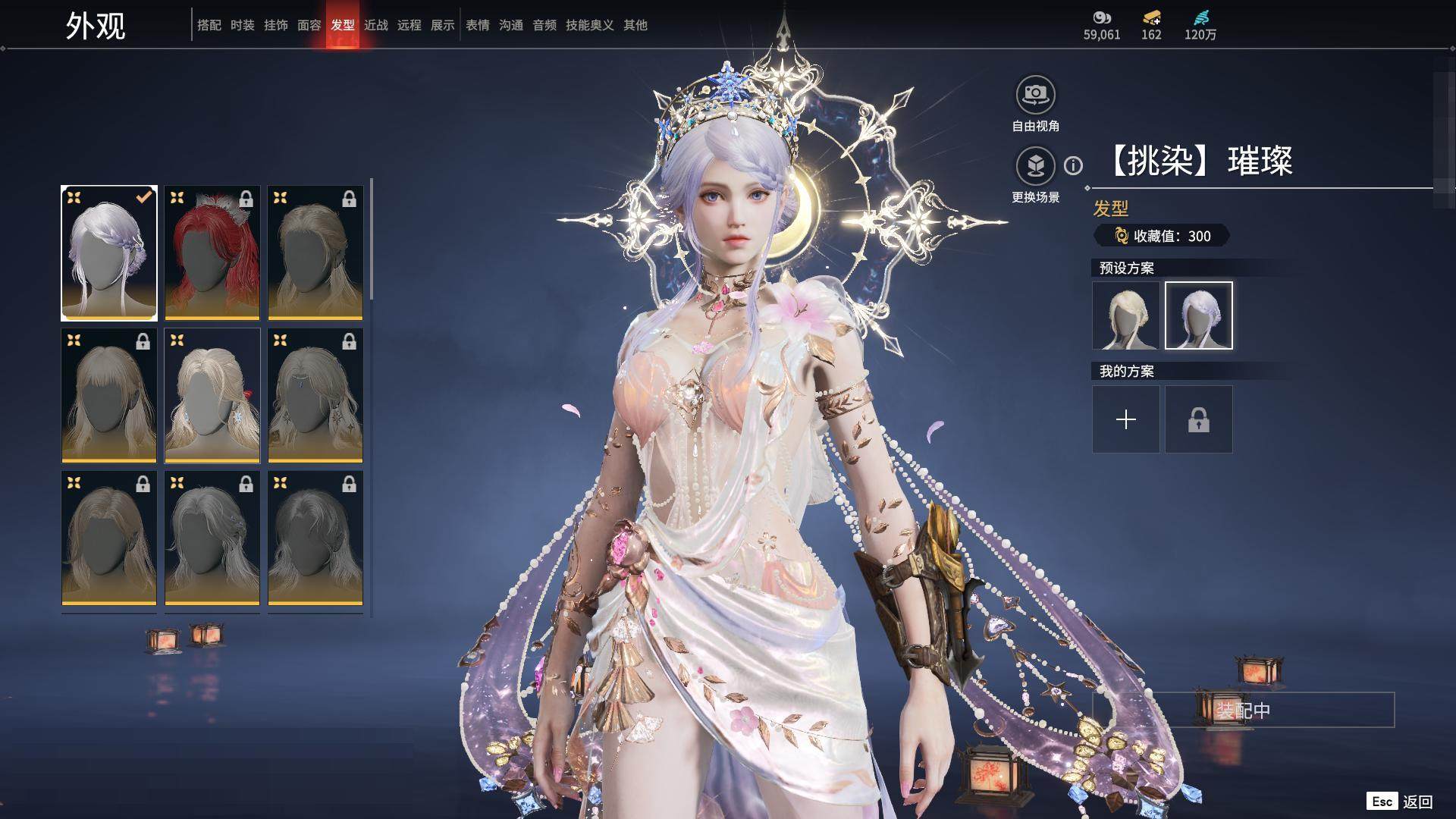The width and height of the screenshot is (1456, 819).
Task: Select the 挂饰 accessories tab
Action: 275,25
